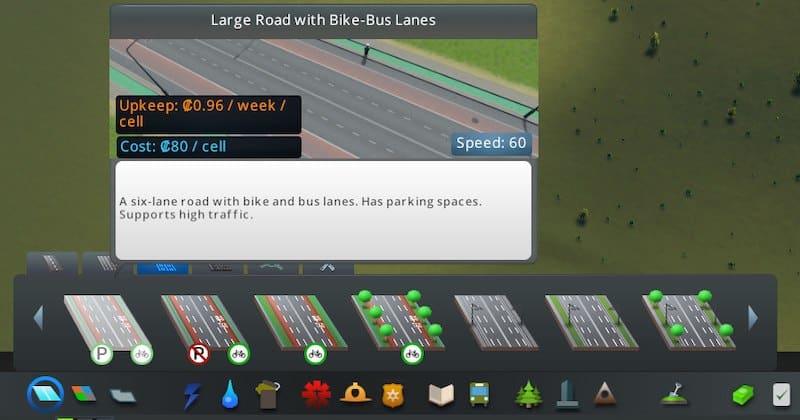Open the Fire Department menu
This screenshot has height=420, width=800.
355,394
